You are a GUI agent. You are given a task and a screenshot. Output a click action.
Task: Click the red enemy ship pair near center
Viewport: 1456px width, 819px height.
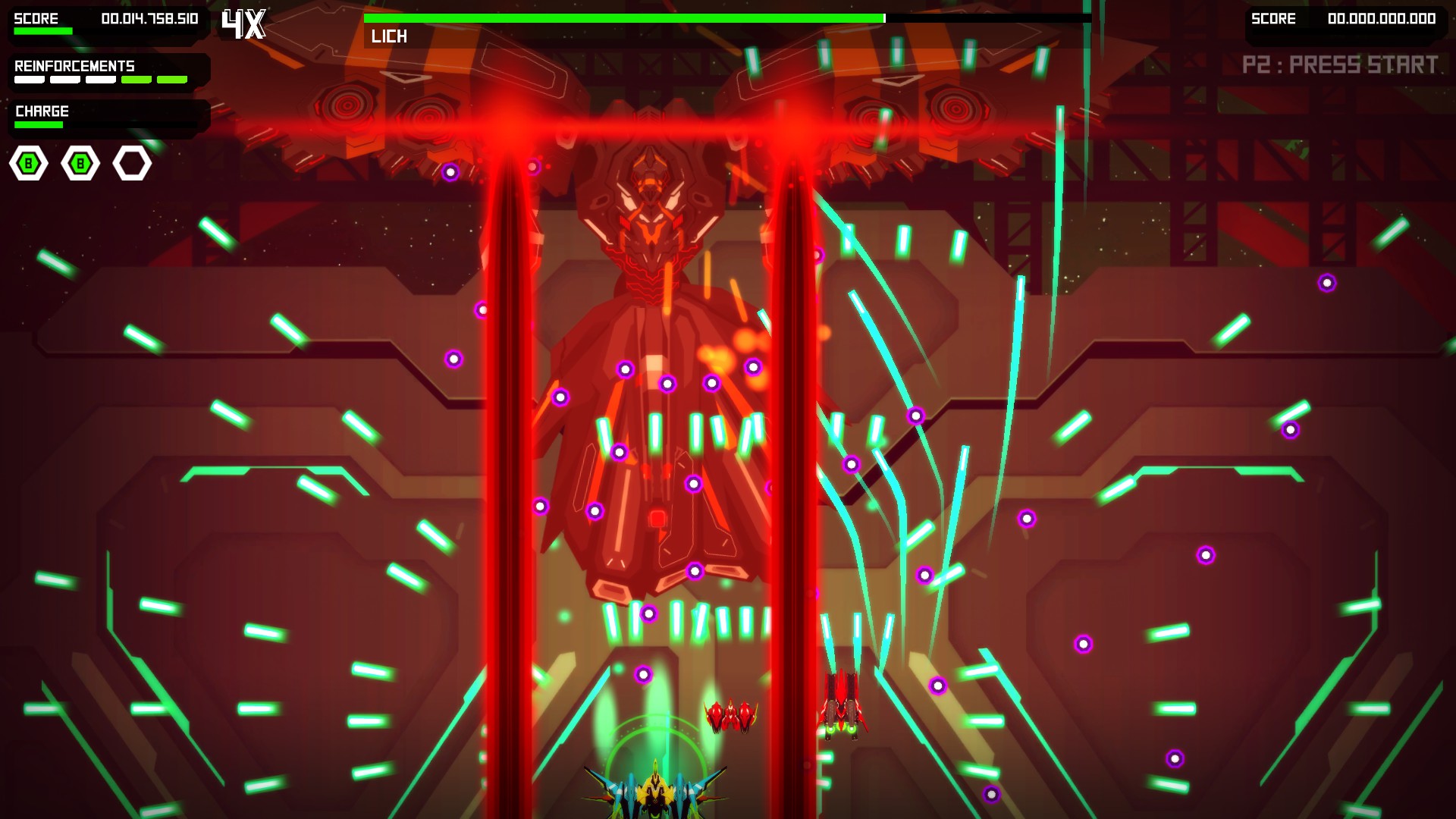(x=730, y=717)
